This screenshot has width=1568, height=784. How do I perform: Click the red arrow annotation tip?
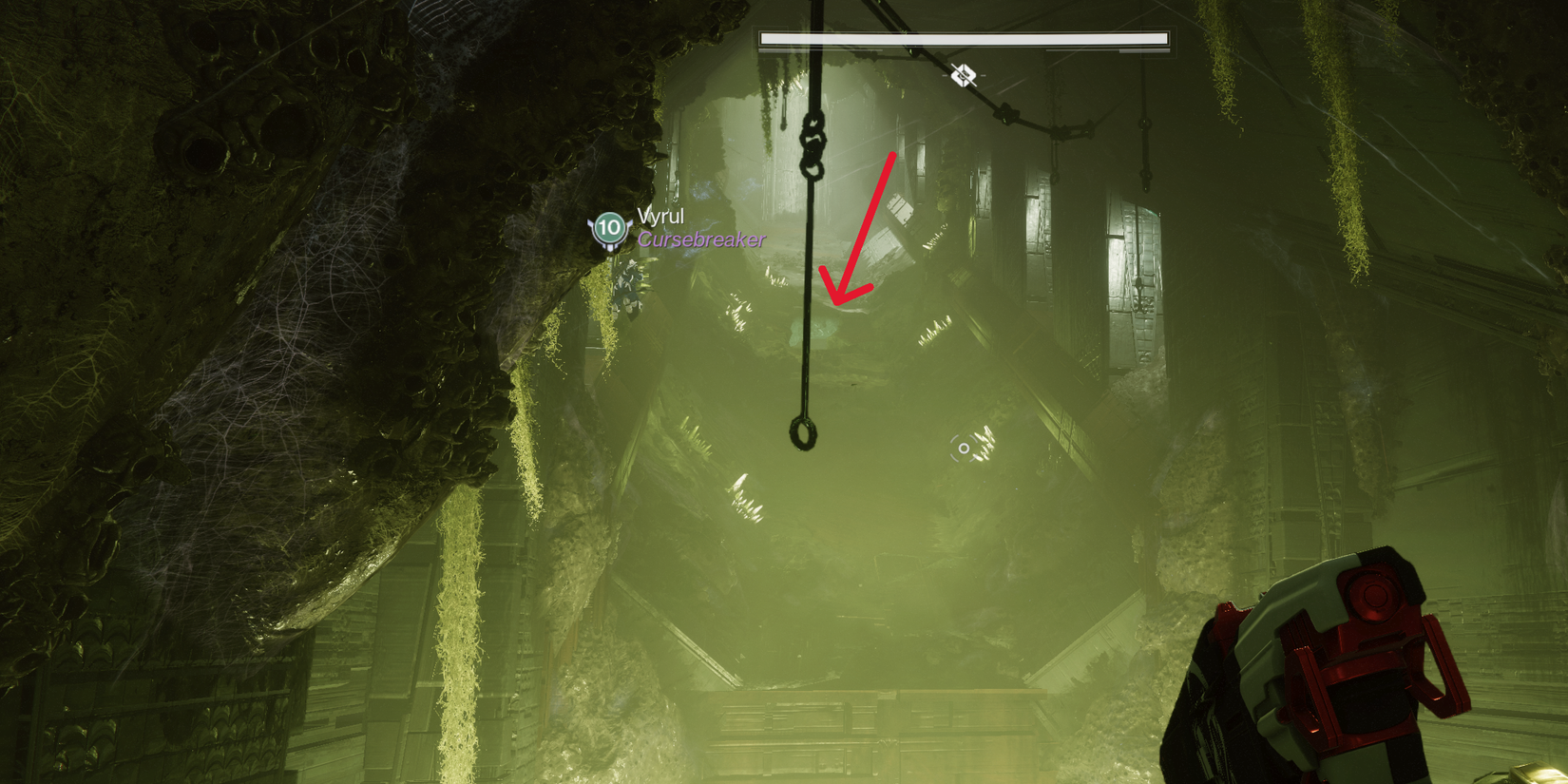(x=841, y=304)
